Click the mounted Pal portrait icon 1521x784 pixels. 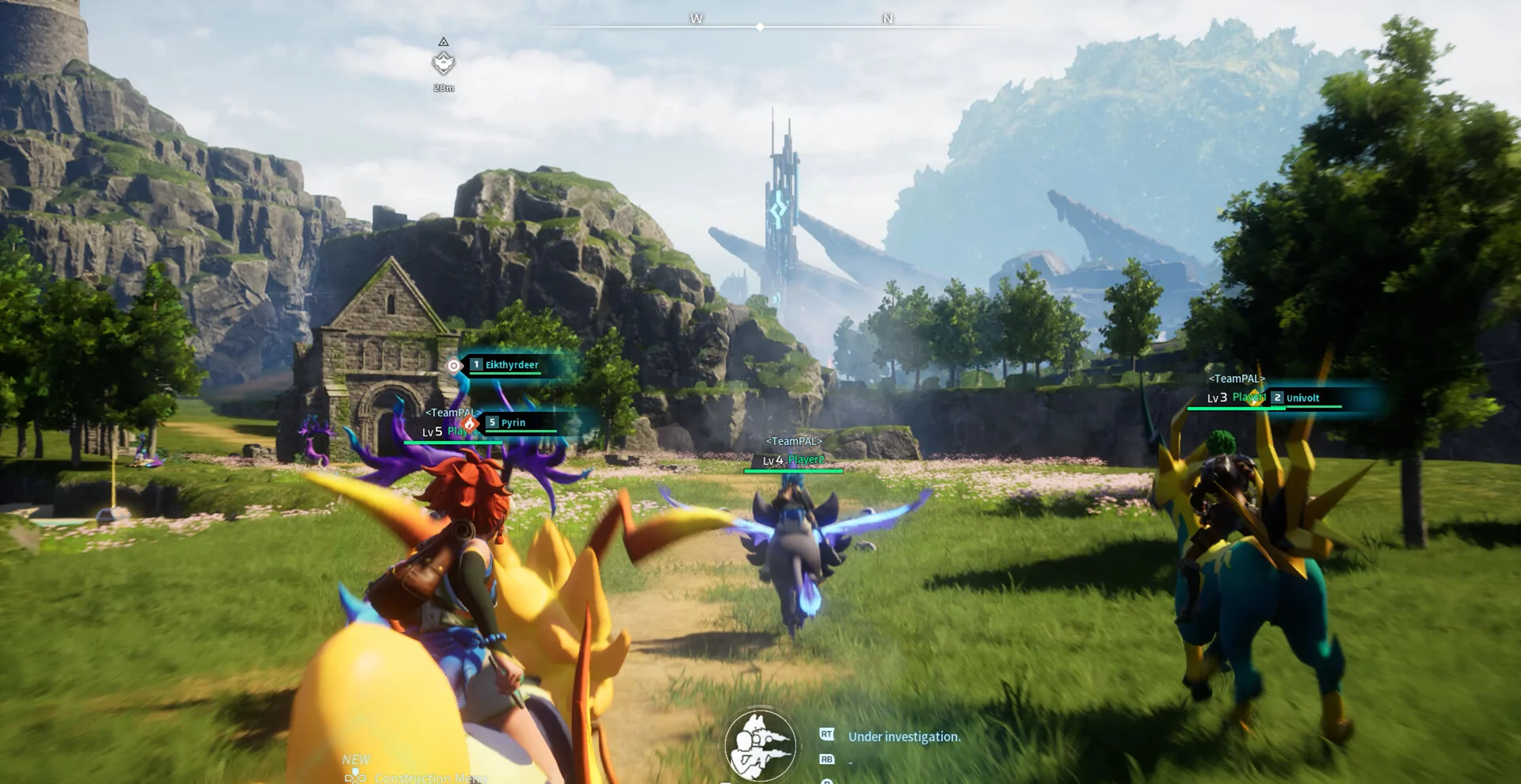coord(760,746)
